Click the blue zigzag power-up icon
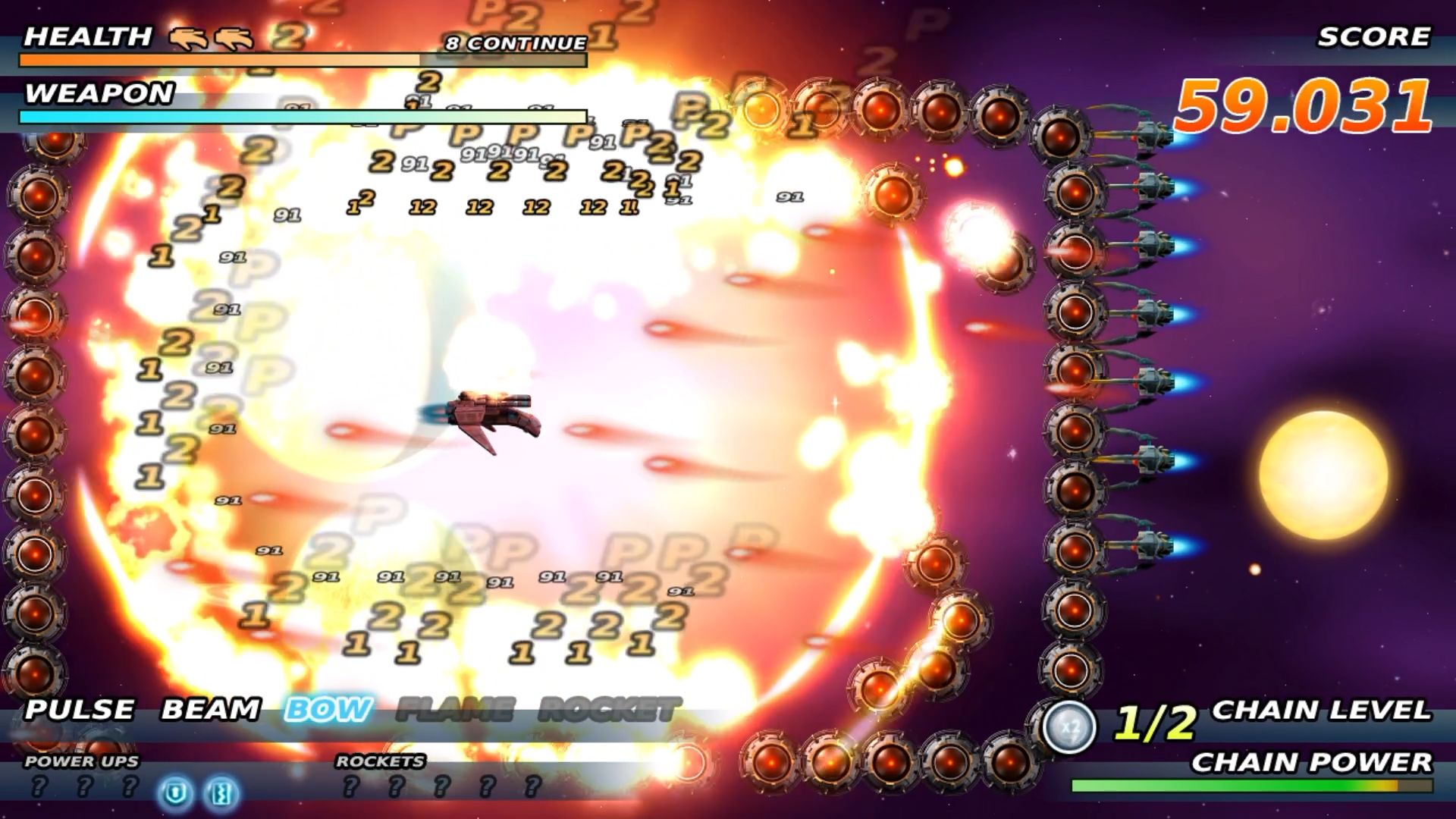This screenshot has width=1456, height=819. [x=222, y=793]
